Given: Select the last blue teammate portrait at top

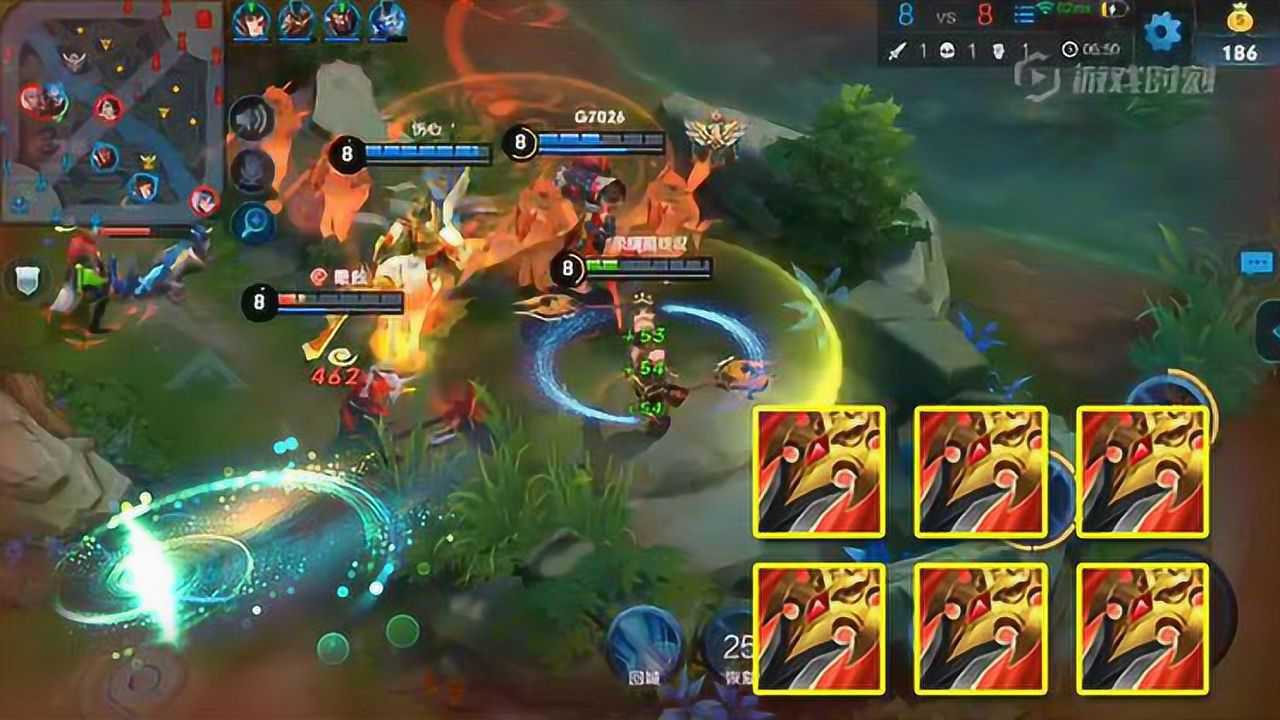Looking at the screenshot, I should tap(387, 20).
